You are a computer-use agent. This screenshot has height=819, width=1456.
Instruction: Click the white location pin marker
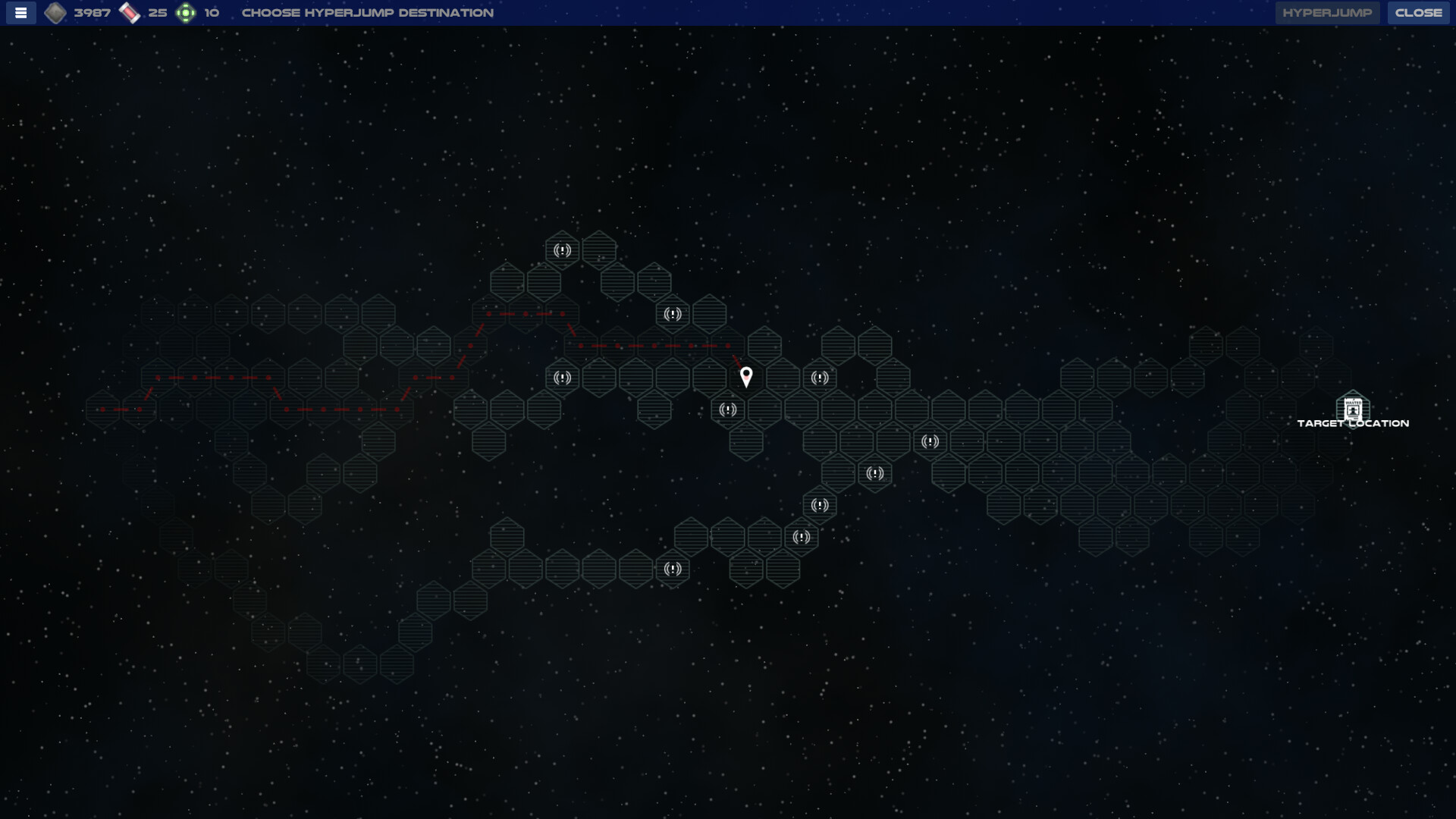click(x=747, y=376)
